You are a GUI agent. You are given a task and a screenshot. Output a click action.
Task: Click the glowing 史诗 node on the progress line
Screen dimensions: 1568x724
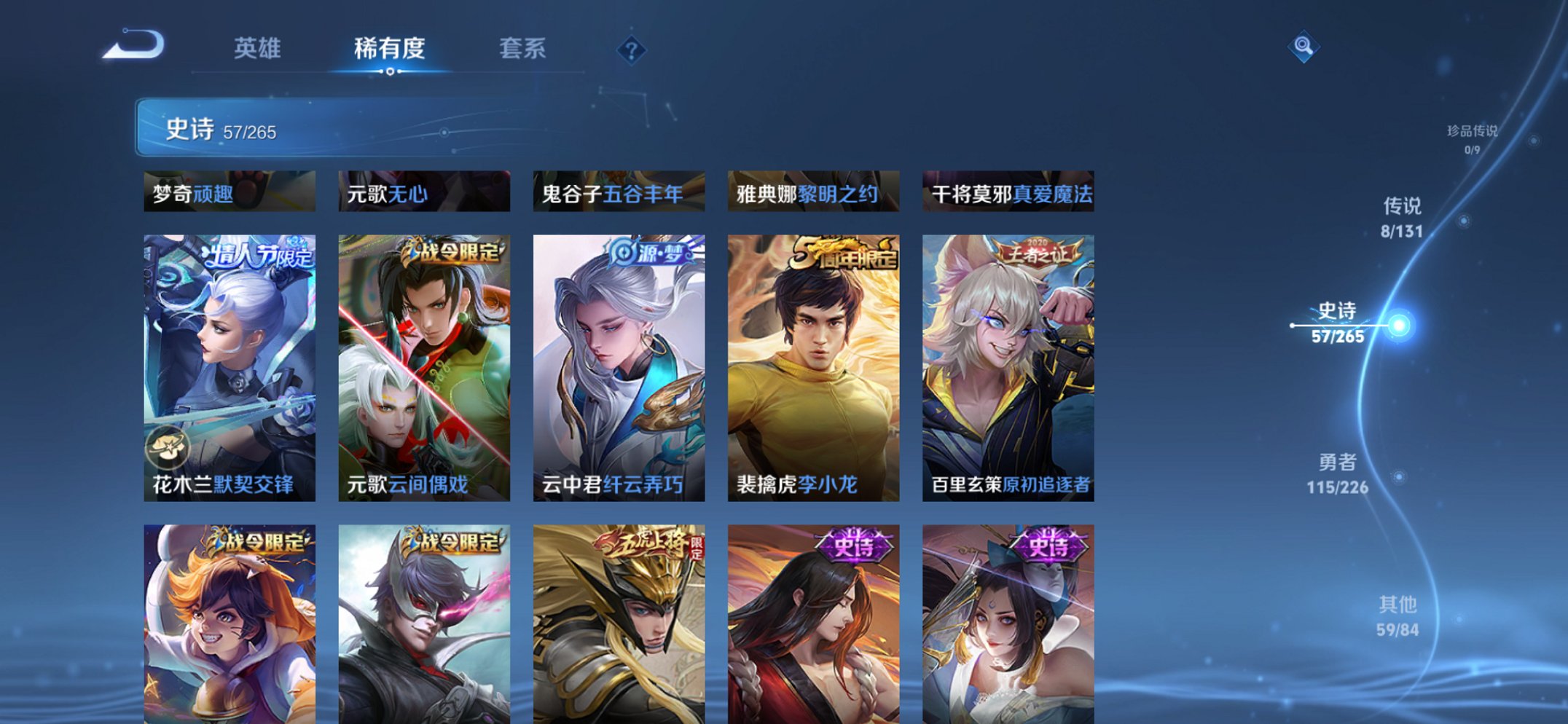(1400, 324)
